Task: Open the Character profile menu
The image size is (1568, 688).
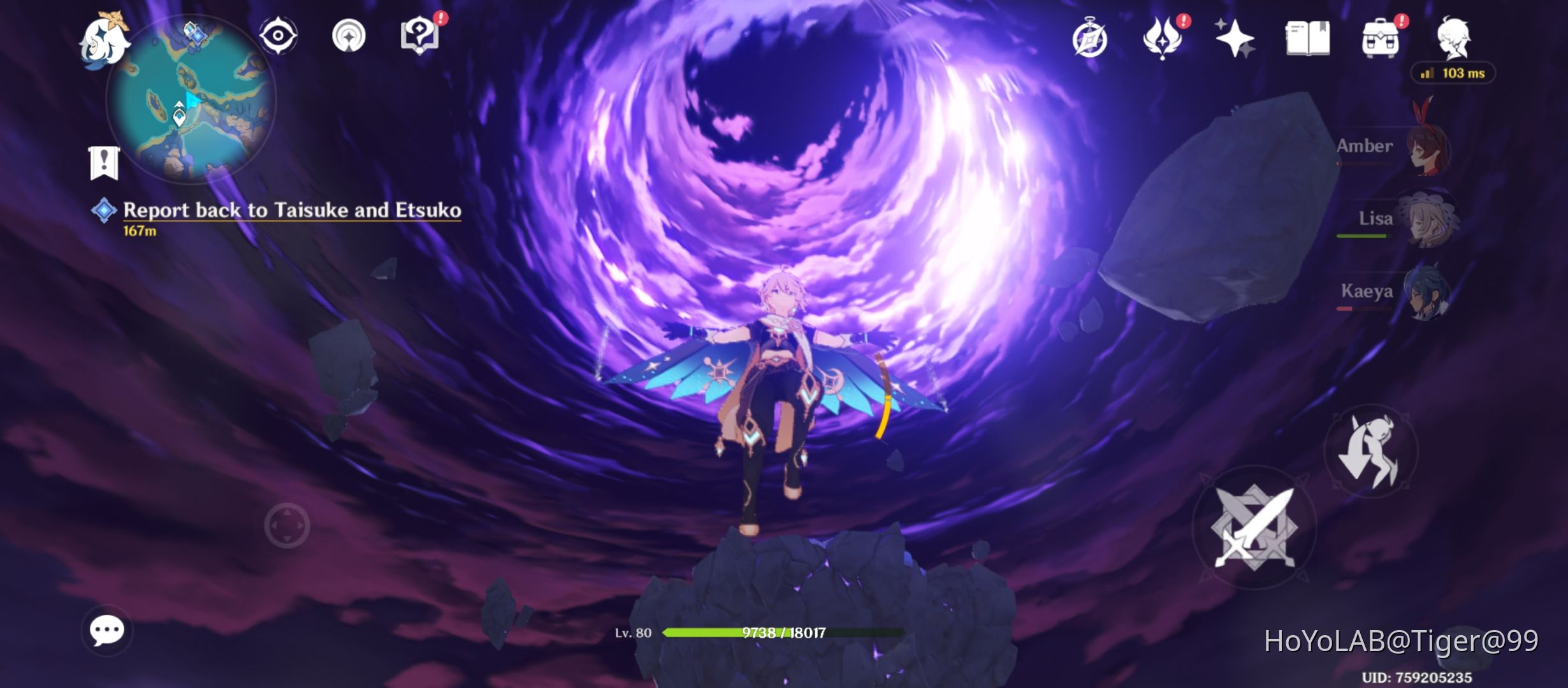Action: point(1455,38)
